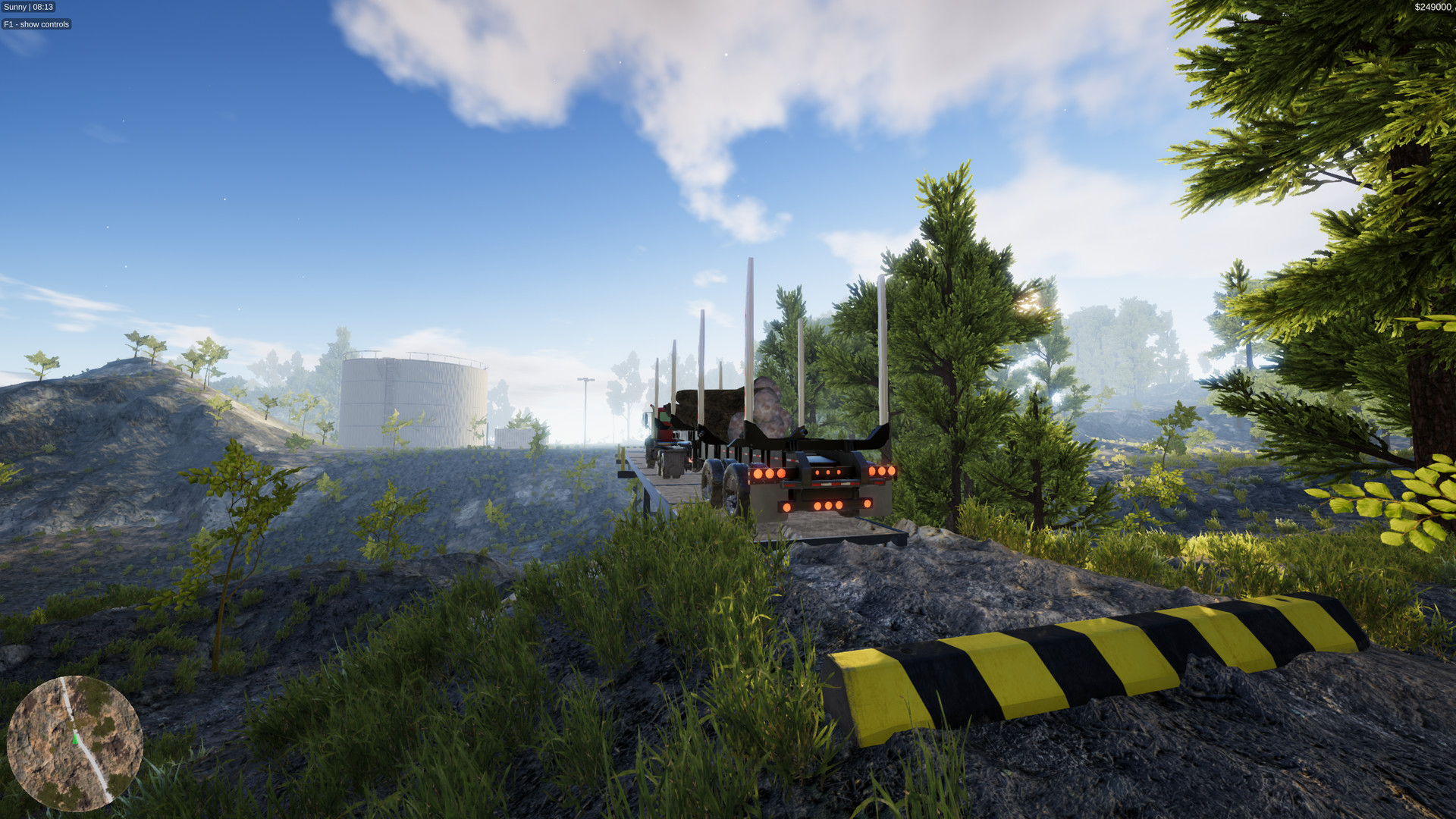Screen dimensions: 1456x819
Task: Click the in-game clock reading 08:13
Action: (42, 7)
